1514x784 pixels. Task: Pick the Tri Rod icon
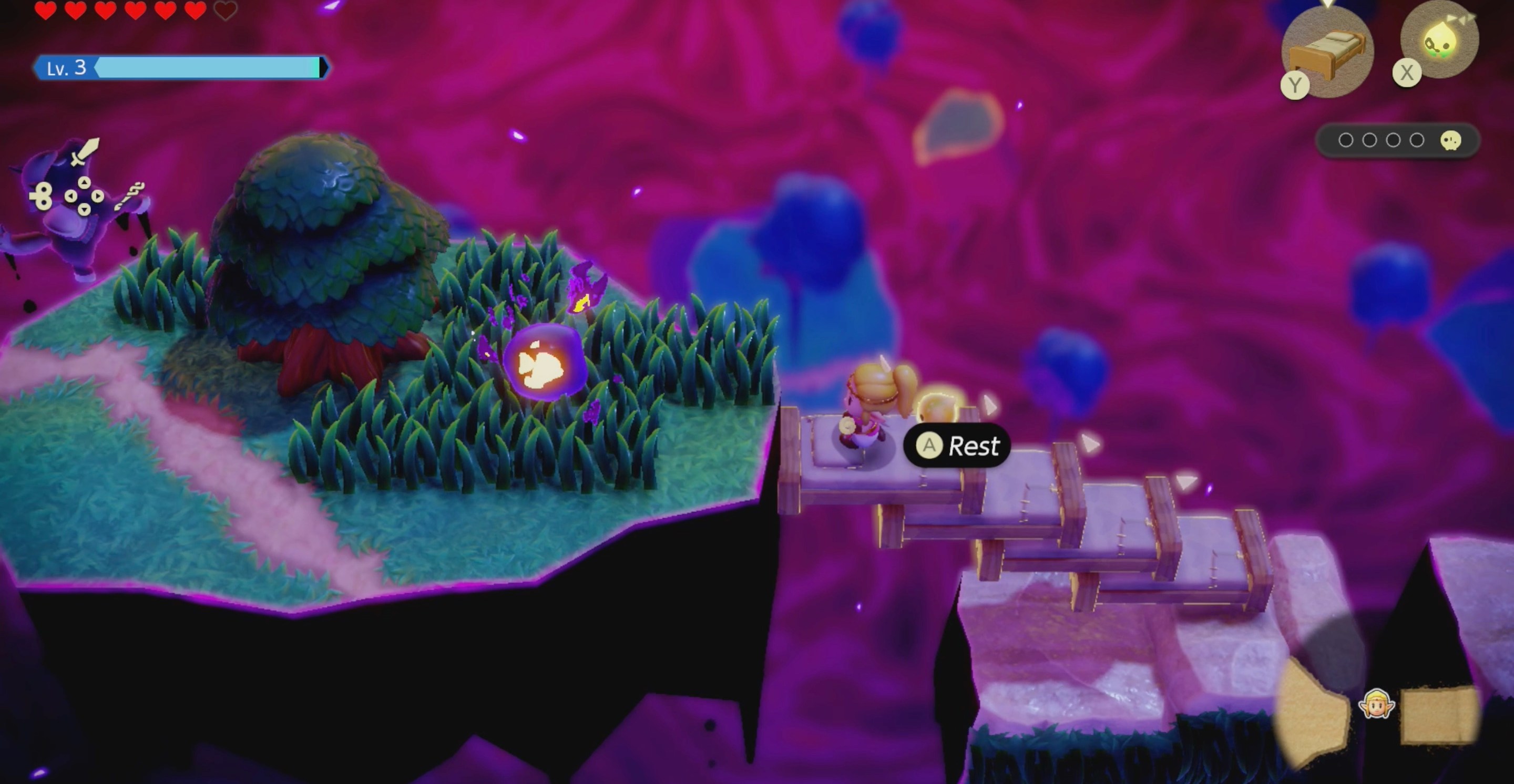(129, 195)
